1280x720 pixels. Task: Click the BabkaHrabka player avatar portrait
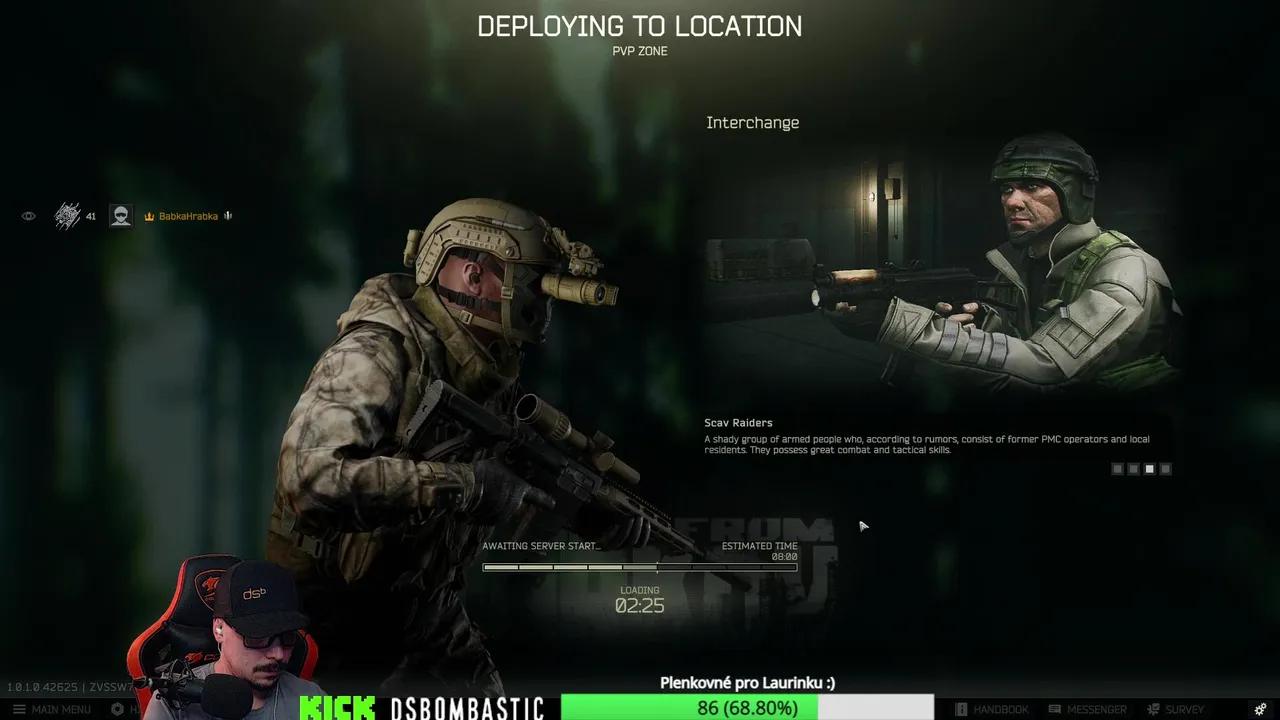120,216
